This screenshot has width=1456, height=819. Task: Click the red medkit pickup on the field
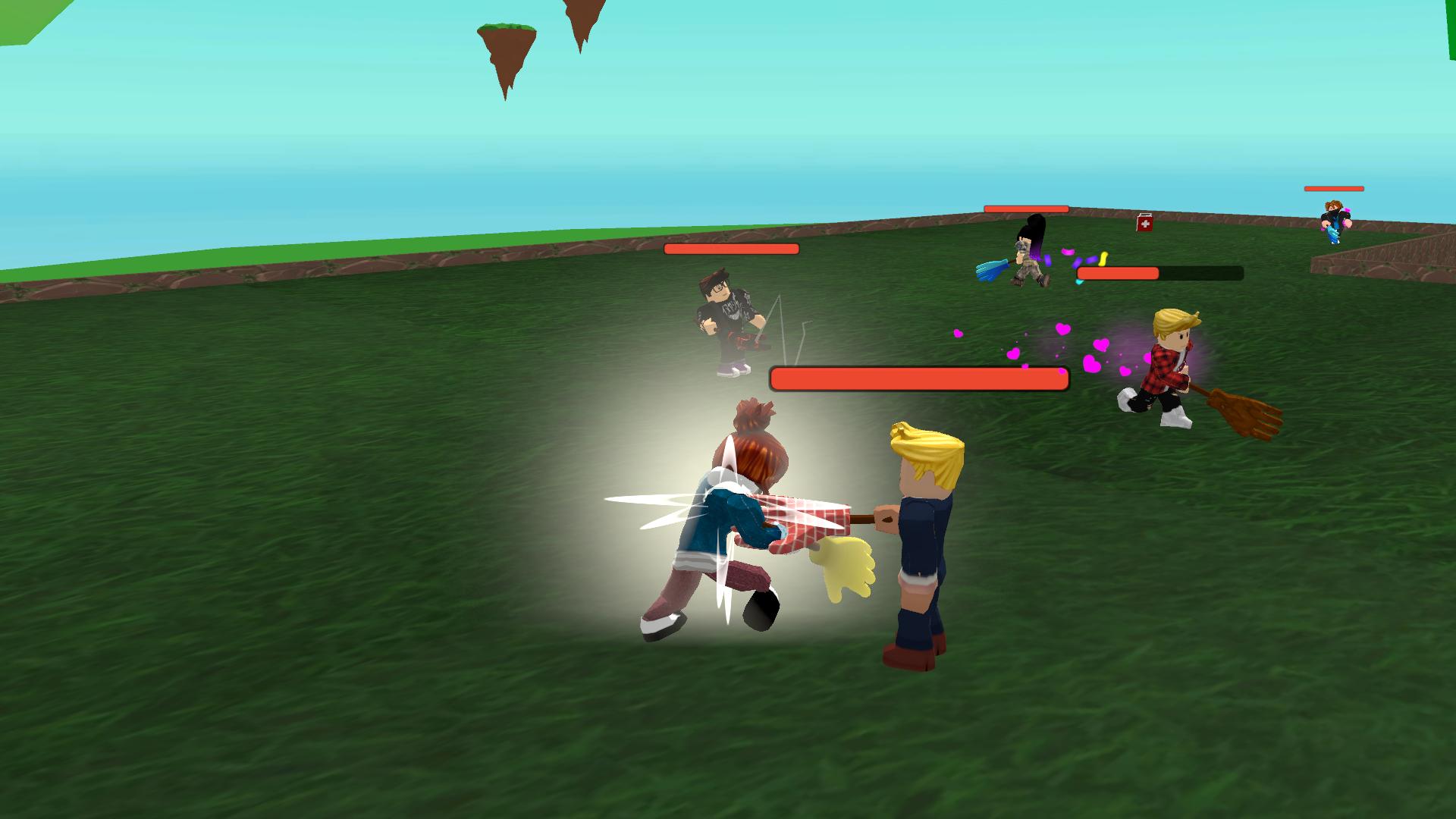click(1144, 223)
